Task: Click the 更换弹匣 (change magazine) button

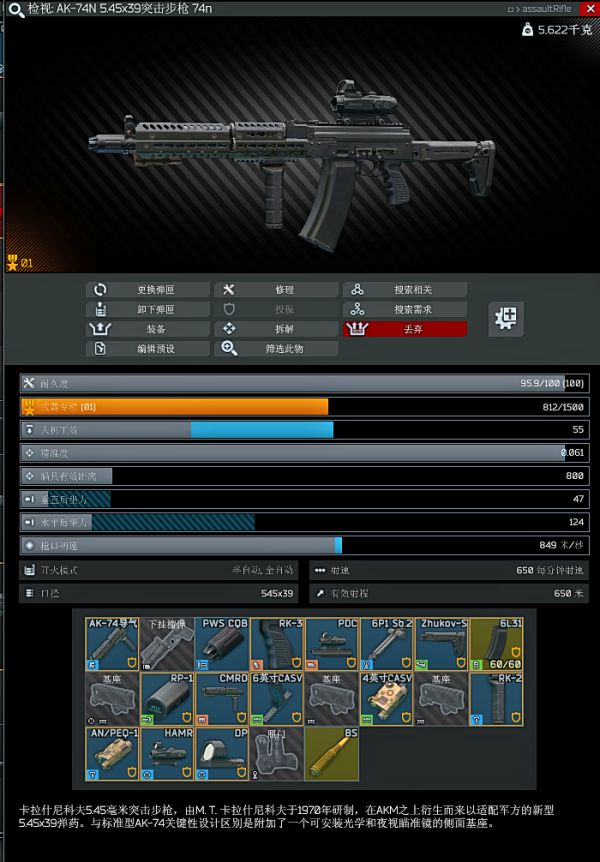Action: tap(147, 290)
